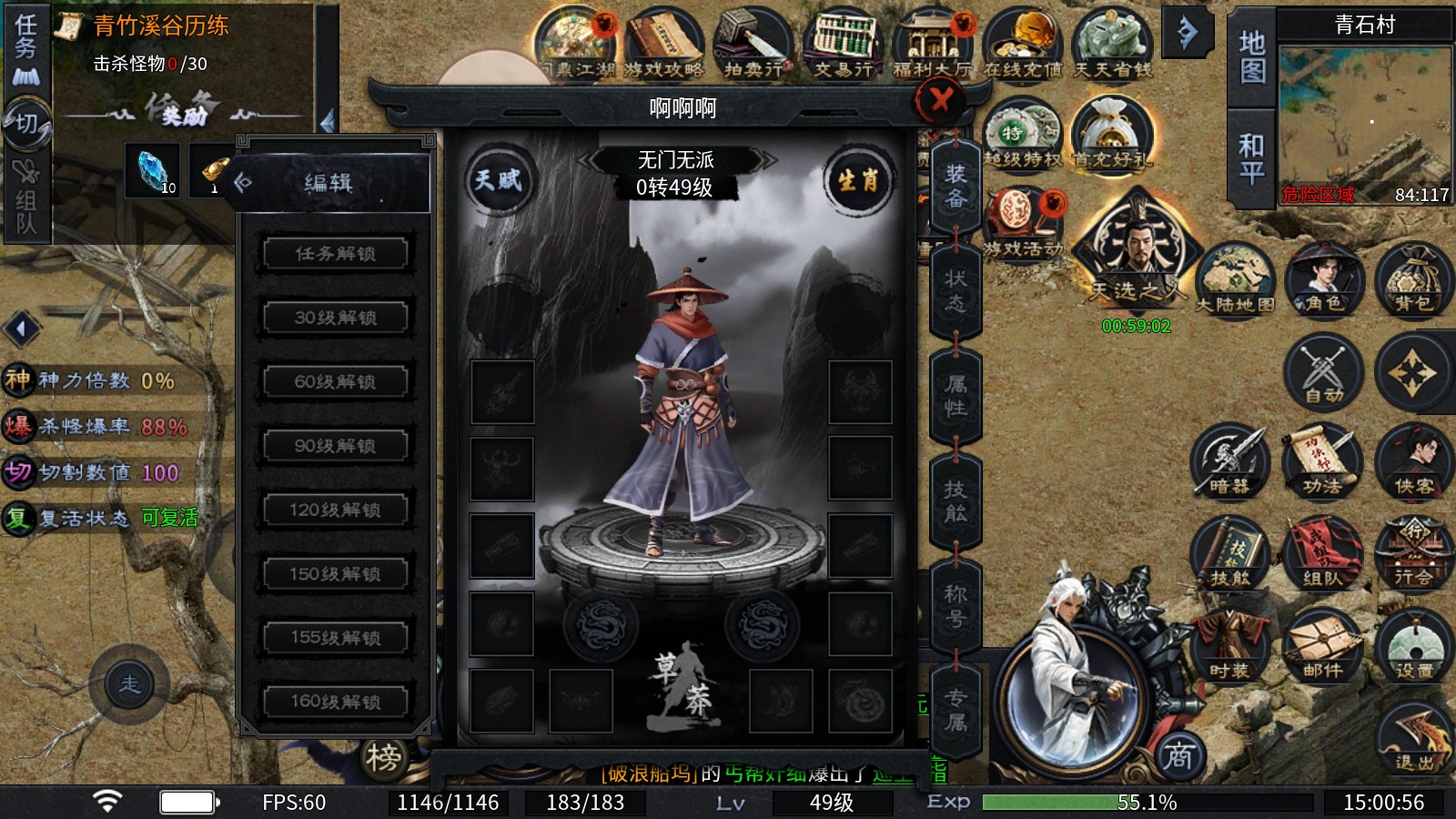Open the 生肖 zodiac button
Screen dimensions: 1456x819
click(x=857, y=180)
